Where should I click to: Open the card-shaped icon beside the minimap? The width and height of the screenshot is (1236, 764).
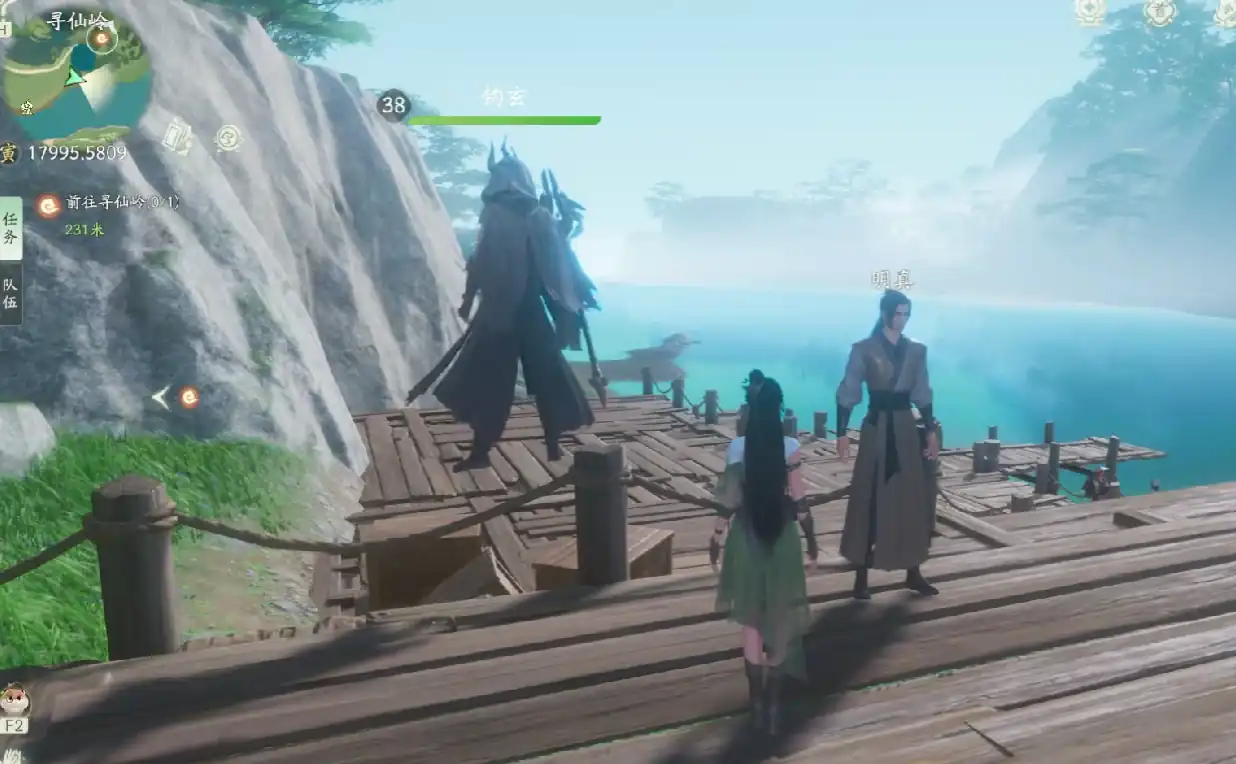(x=177, y=136)
